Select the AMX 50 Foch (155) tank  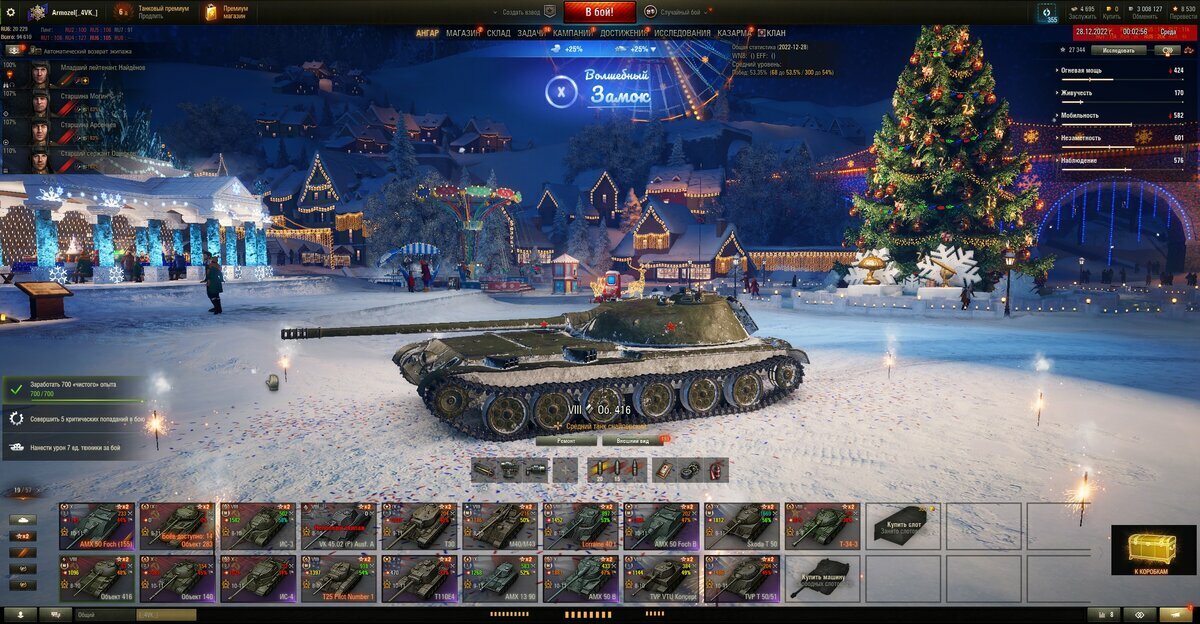98,526
